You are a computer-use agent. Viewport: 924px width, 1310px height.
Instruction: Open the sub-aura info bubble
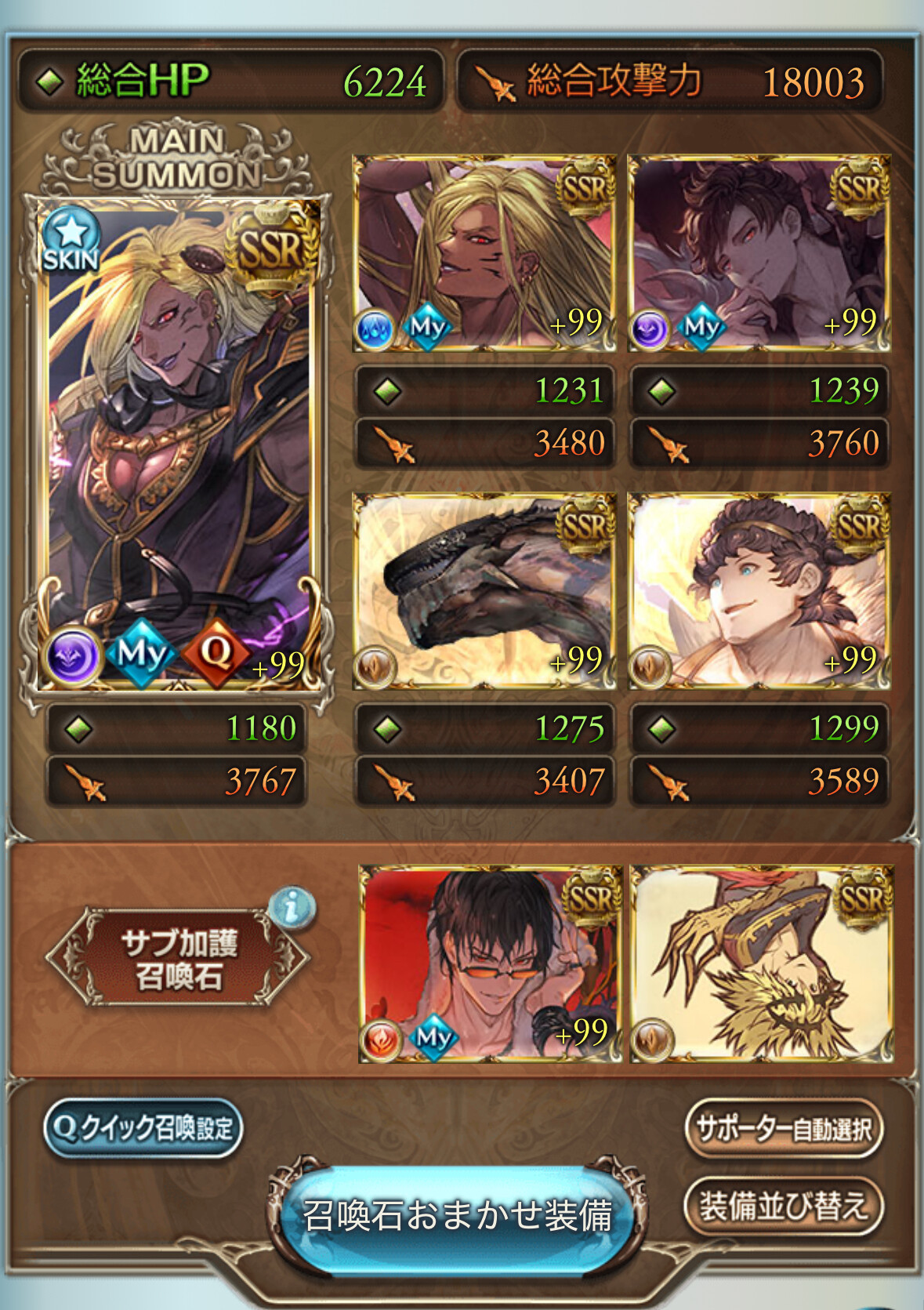292,908
